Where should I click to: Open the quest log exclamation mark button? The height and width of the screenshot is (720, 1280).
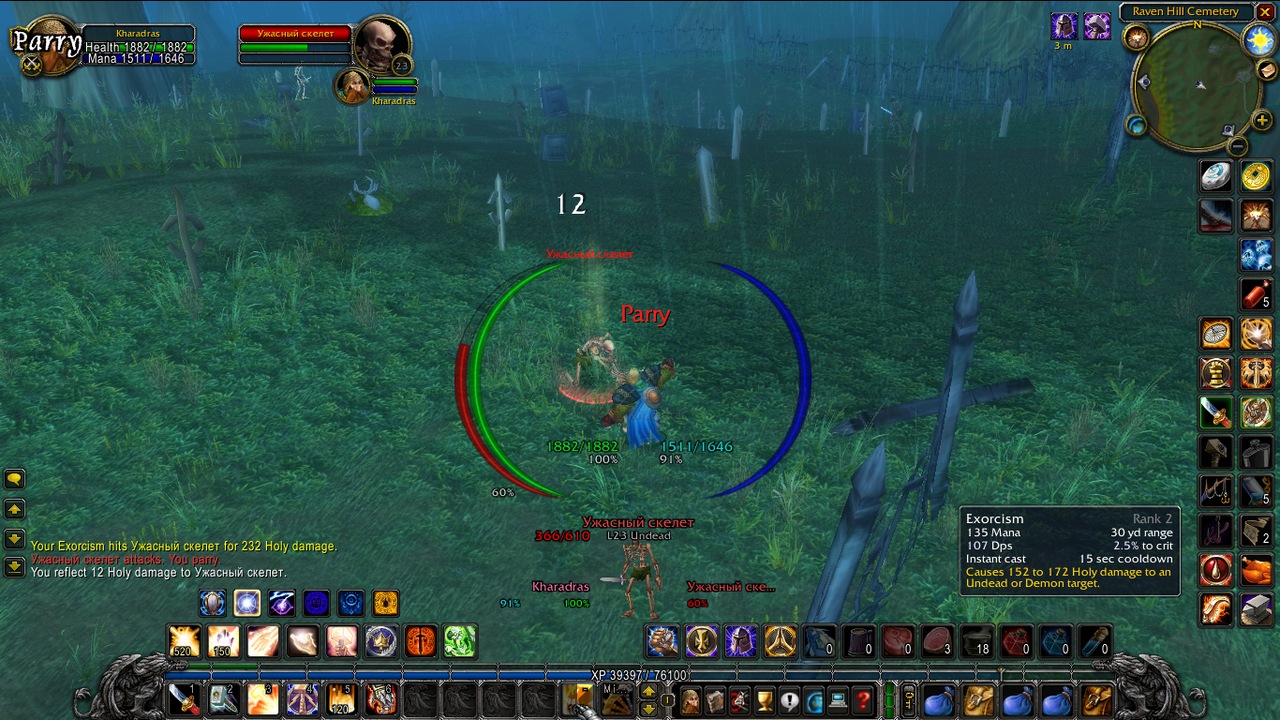(x=789, y=701)
